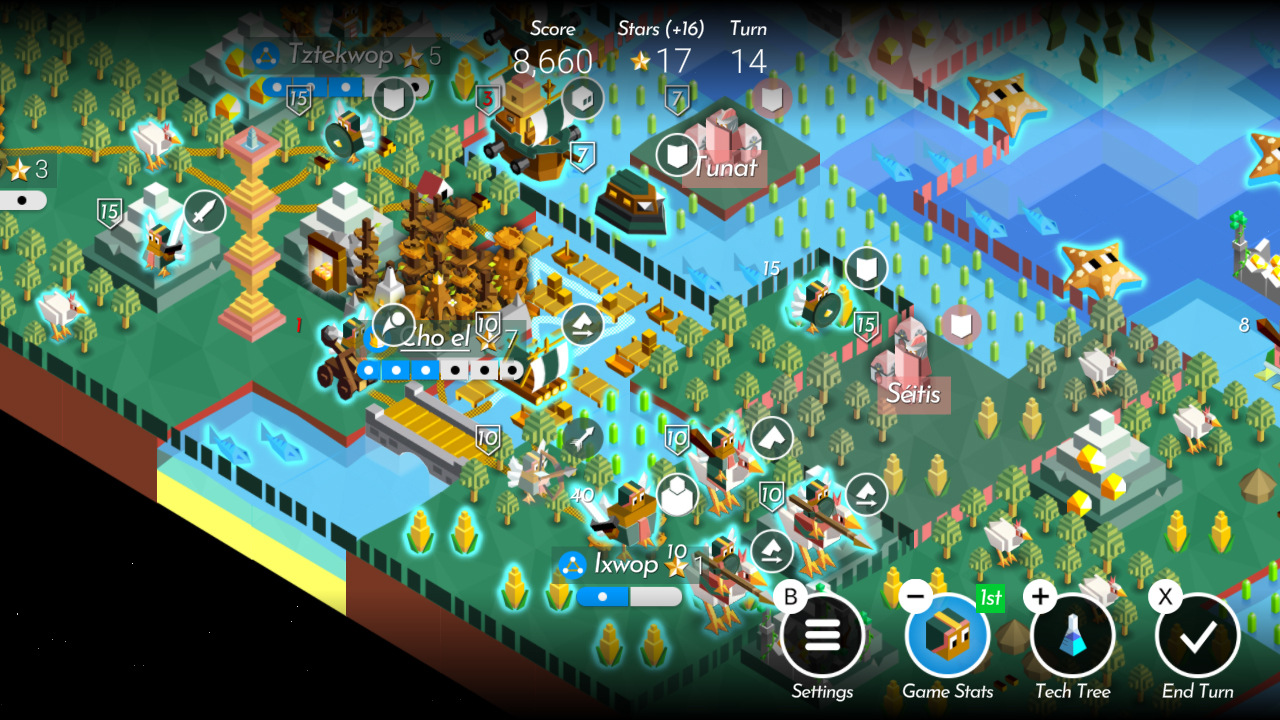This screenshot has height=720, width=1280.
Task: Open the Tech Tree flask icon
Action: [x=1073, y=634]
